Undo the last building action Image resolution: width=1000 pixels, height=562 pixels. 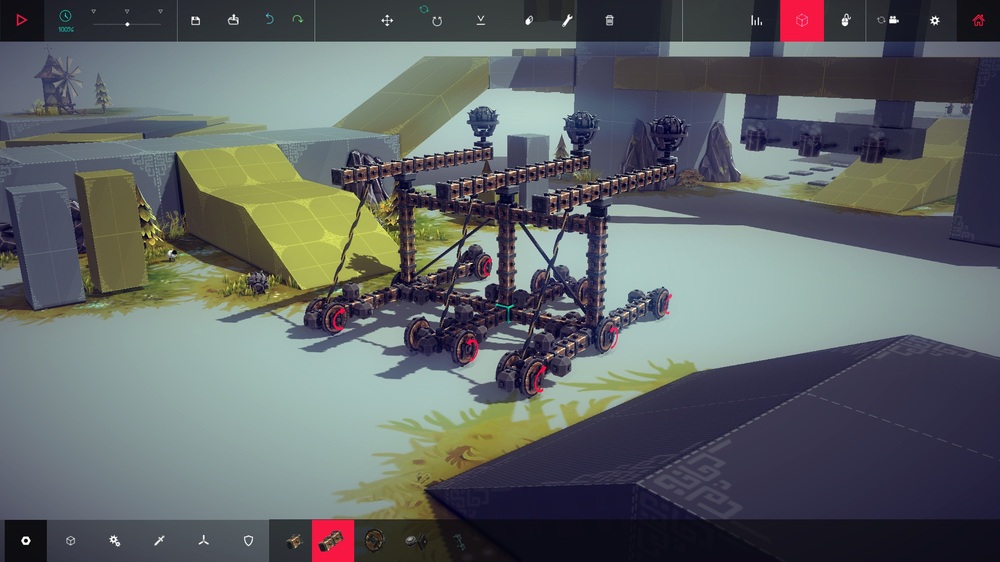pos(269,20)
